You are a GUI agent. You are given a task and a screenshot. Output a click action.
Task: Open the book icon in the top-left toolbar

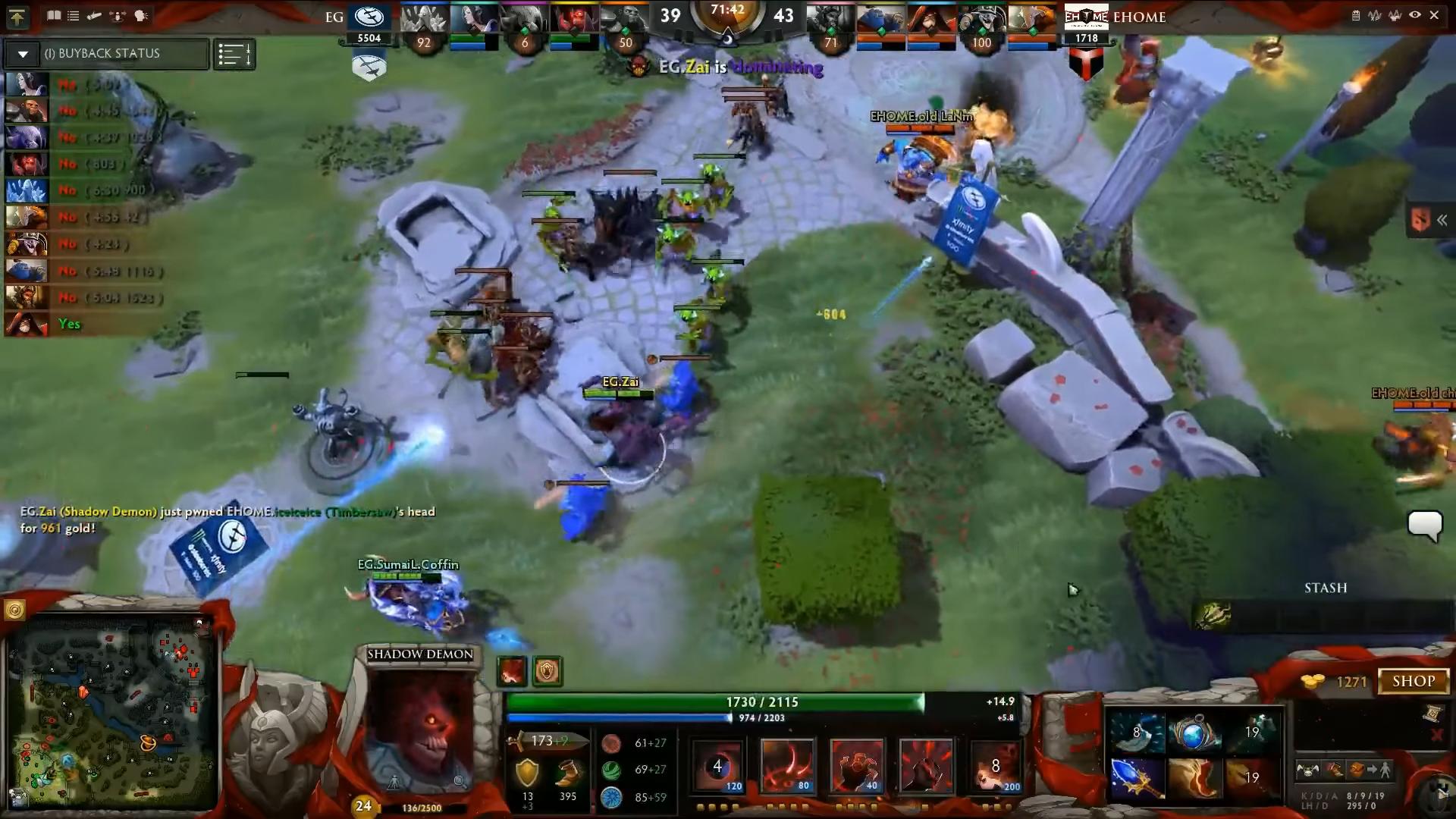click(x=54, y=15)
